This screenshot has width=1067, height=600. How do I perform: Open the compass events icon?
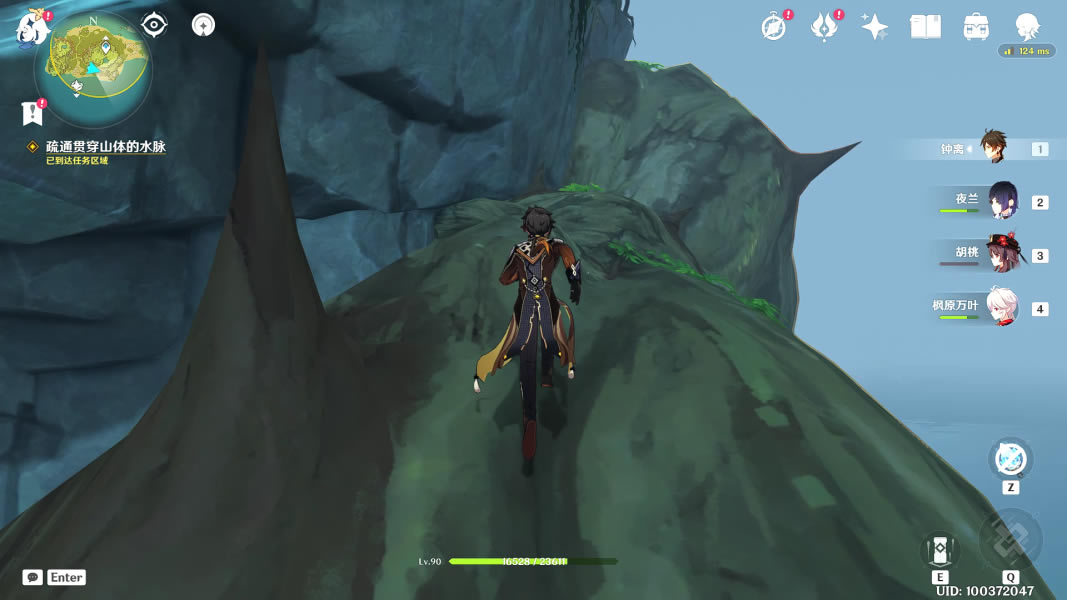click(773, 27)
